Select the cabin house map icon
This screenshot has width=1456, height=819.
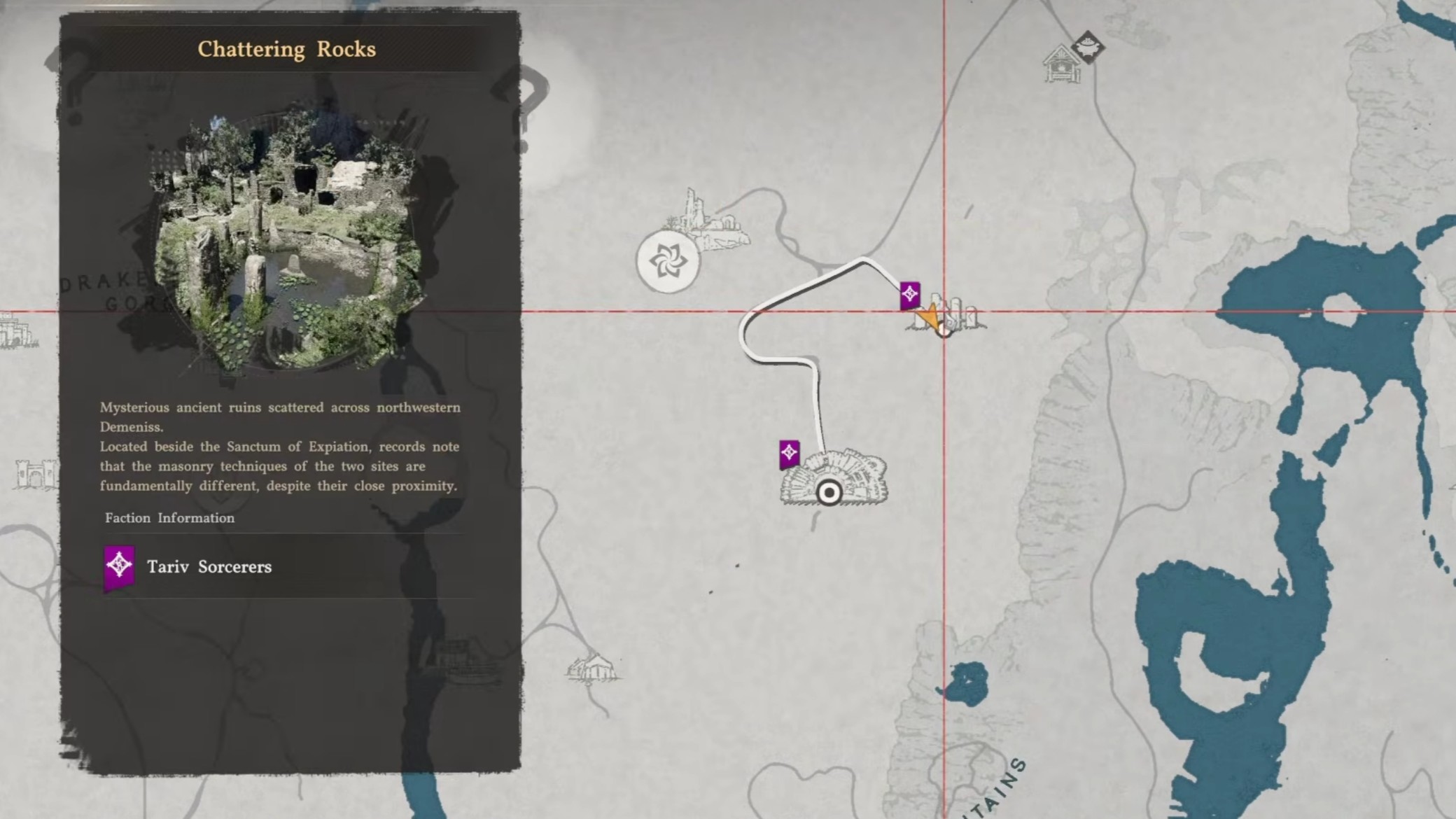(1062, 64)
